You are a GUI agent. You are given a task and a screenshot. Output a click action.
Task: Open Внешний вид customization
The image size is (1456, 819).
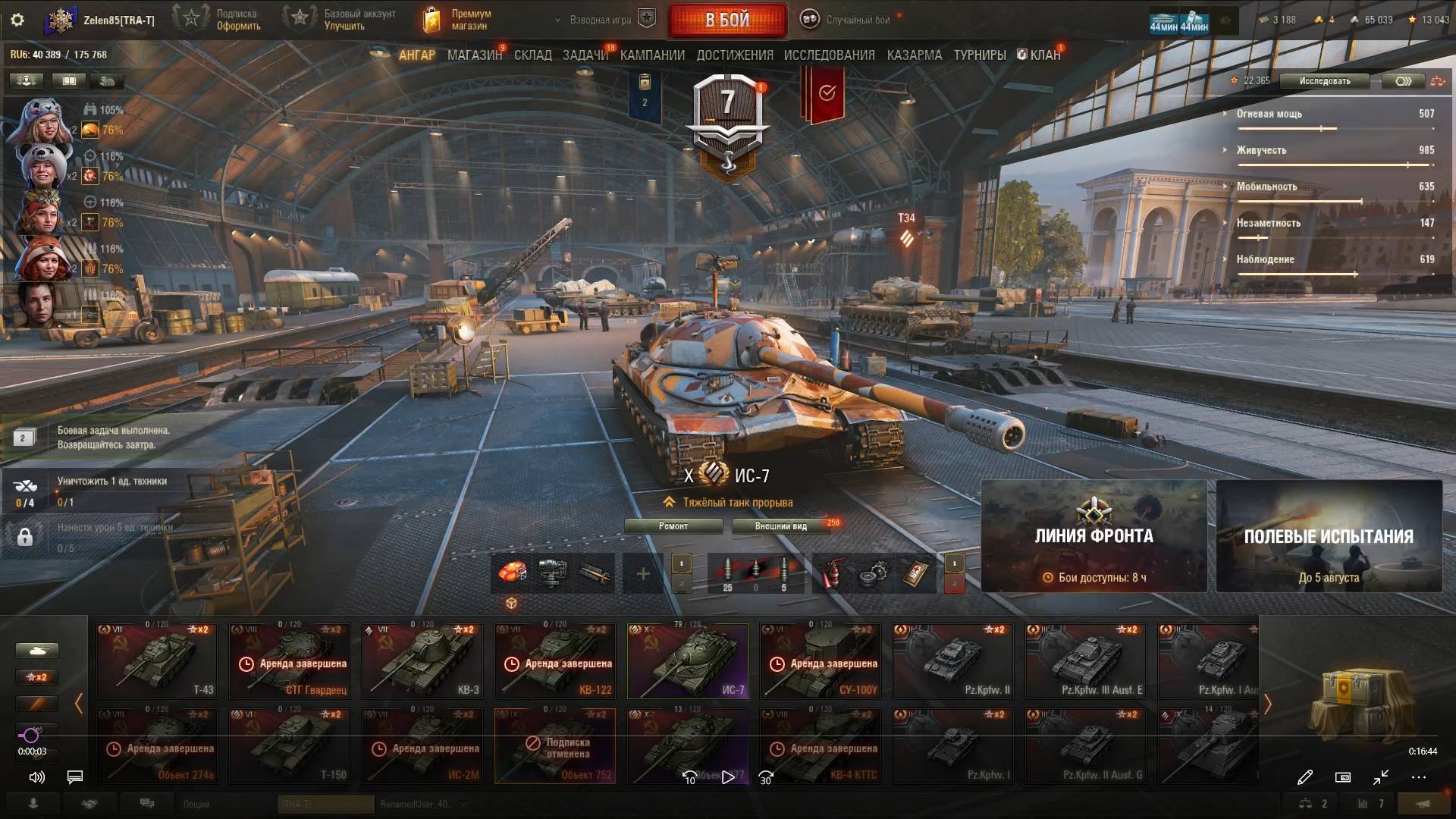(780, 526)
